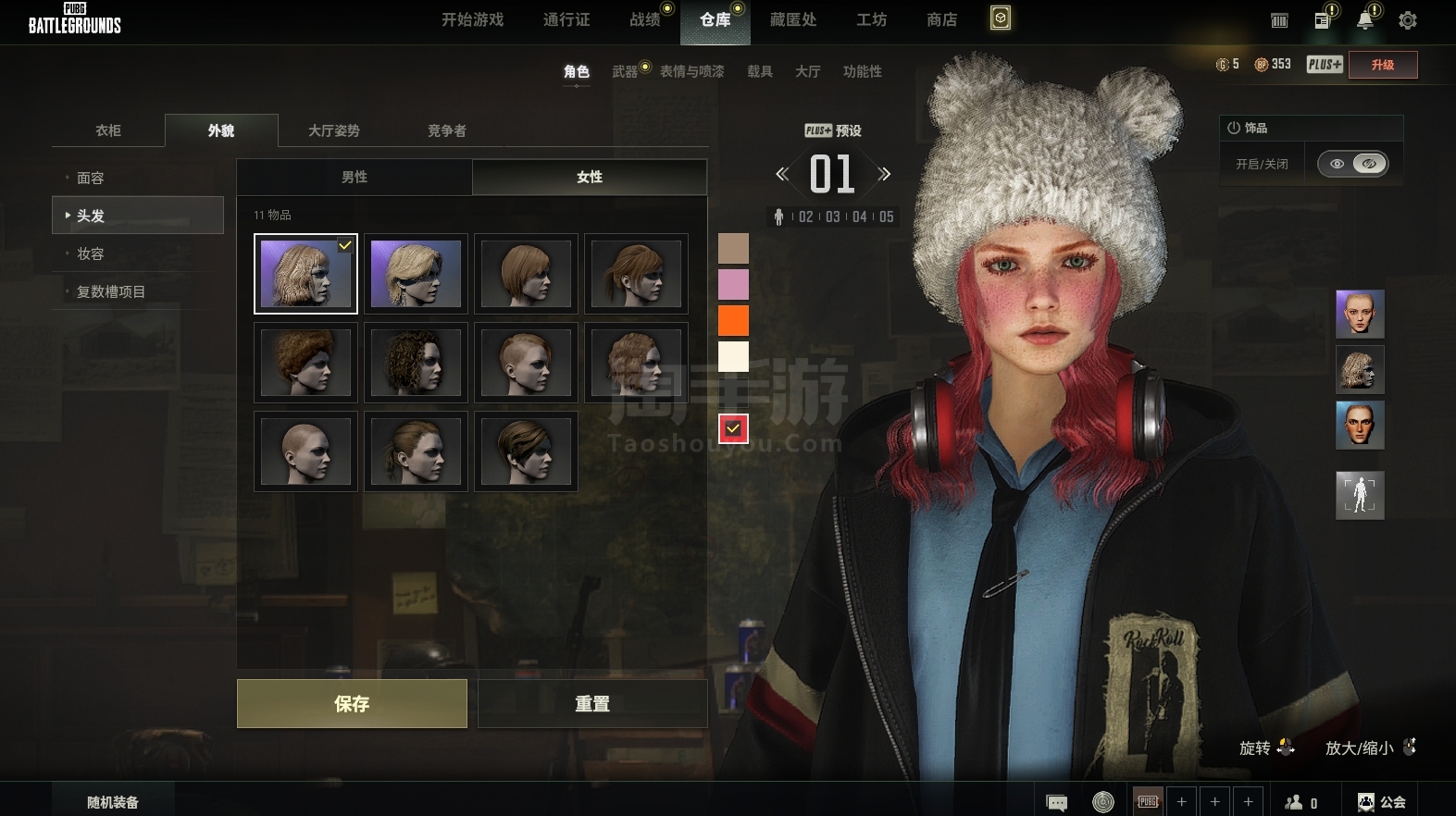Select the 面容 face category

tap(91, 178)
